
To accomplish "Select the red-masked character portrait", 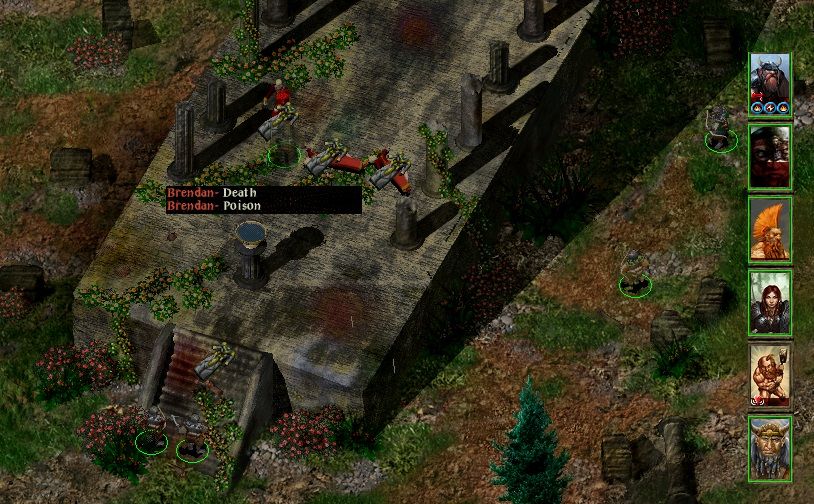I will click(770, 158).
